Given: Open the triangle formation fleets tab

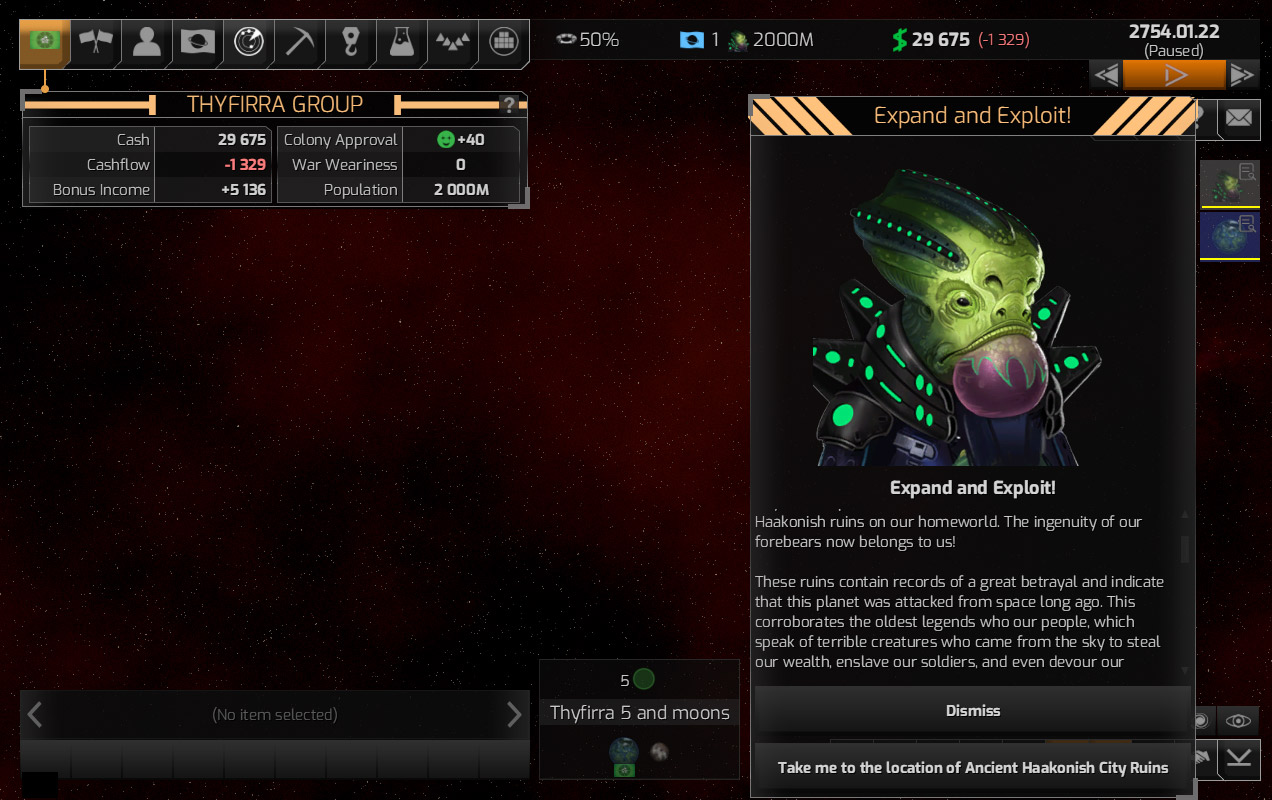Looking at the screenshot, I should (453, 42).
